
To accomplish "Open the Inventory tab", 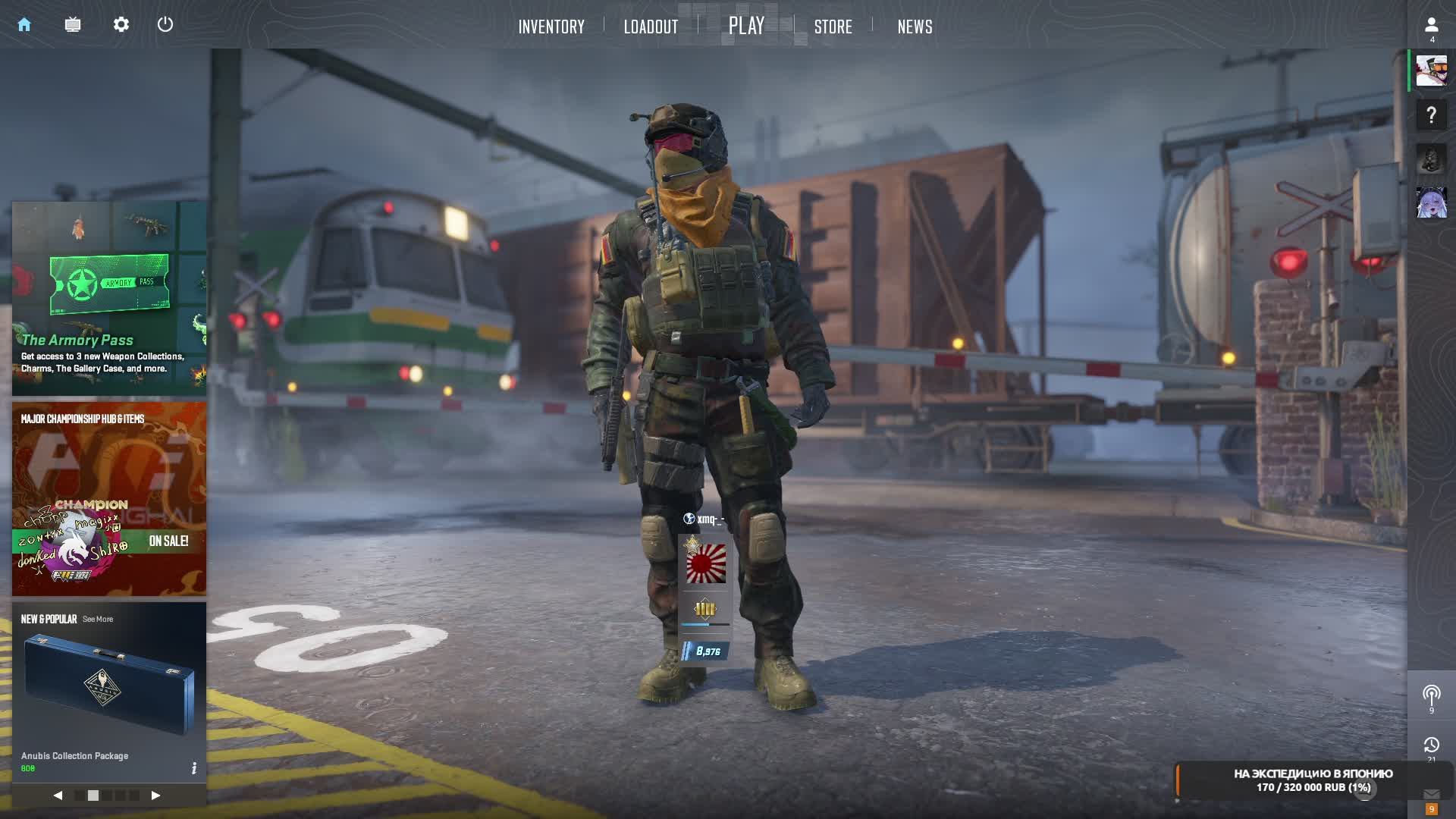I will (x=551, y=27).
